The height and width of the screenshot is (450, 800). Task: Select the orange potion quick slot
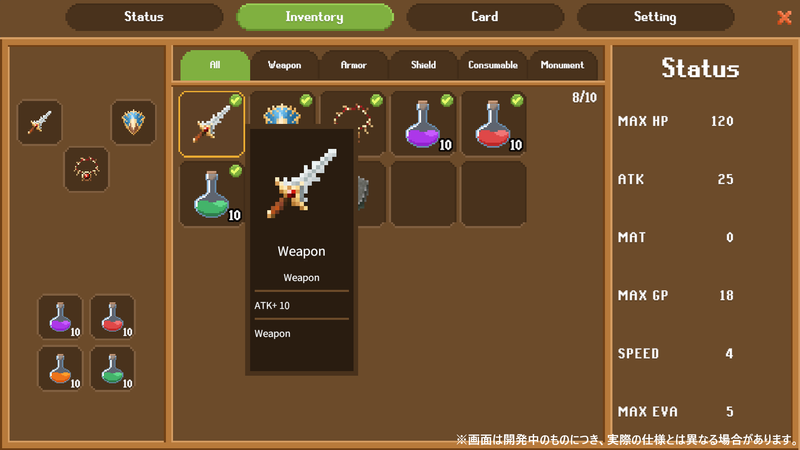(60, 368)
